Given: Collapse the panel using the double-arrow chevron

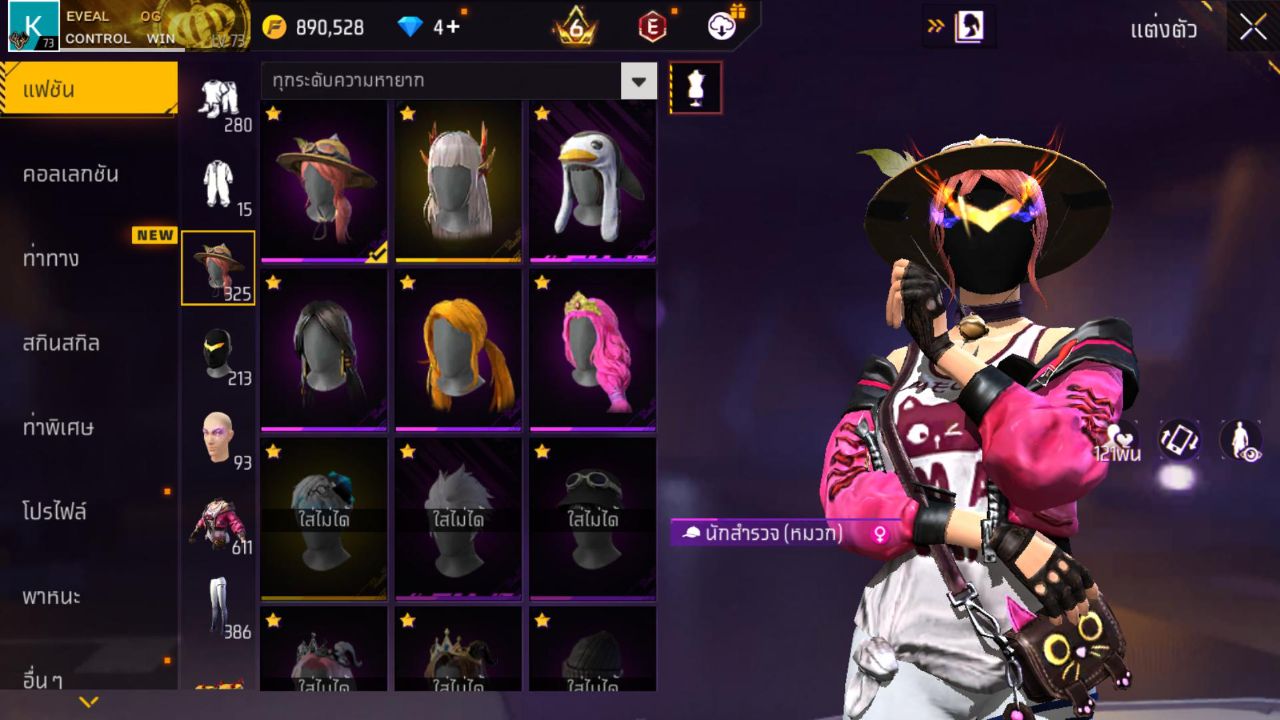Looking at the screenshot, I should point(938,27).
